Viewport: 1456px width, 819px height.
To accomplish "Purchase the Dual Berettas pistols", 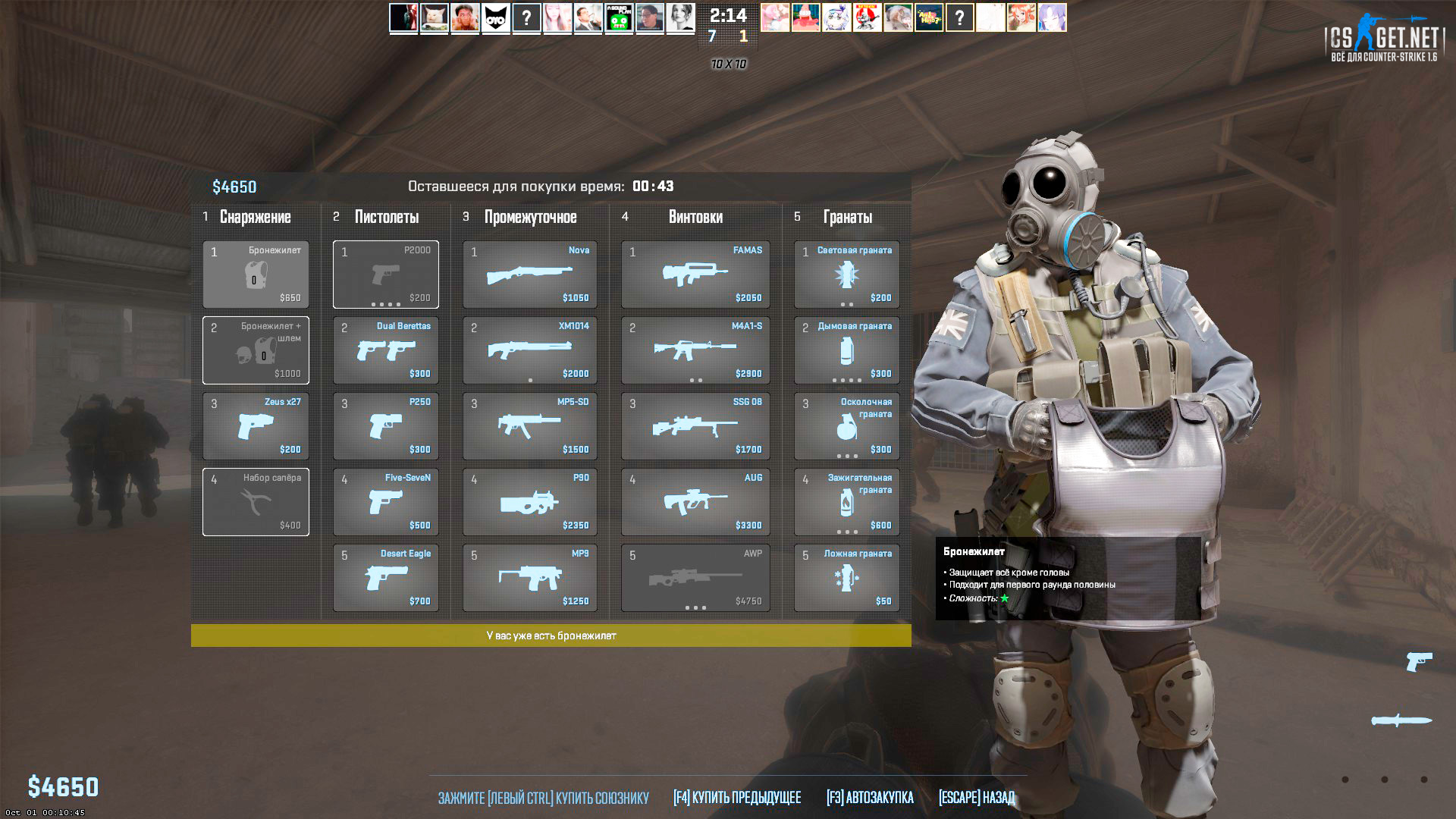I will coord(386,350).
